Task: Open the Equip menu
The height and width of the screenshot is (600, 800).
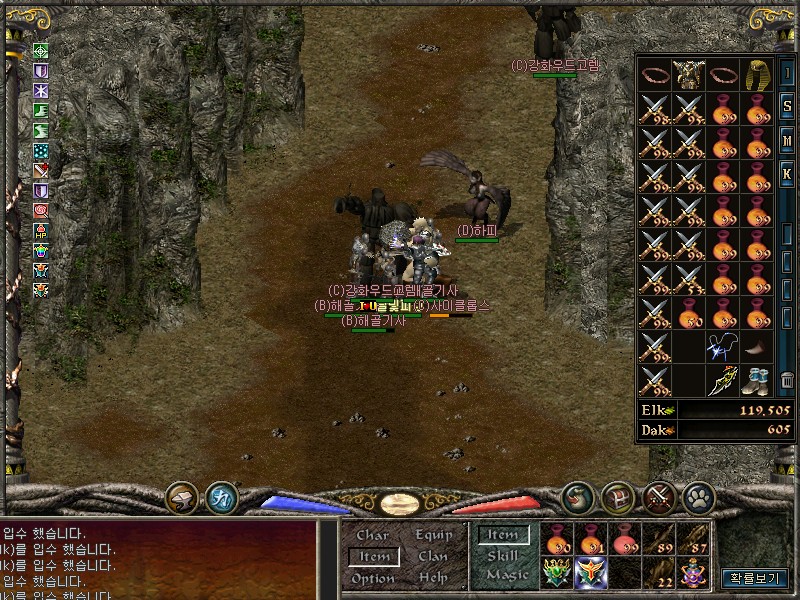Action: pyautogui.click(x=433, y=536)
